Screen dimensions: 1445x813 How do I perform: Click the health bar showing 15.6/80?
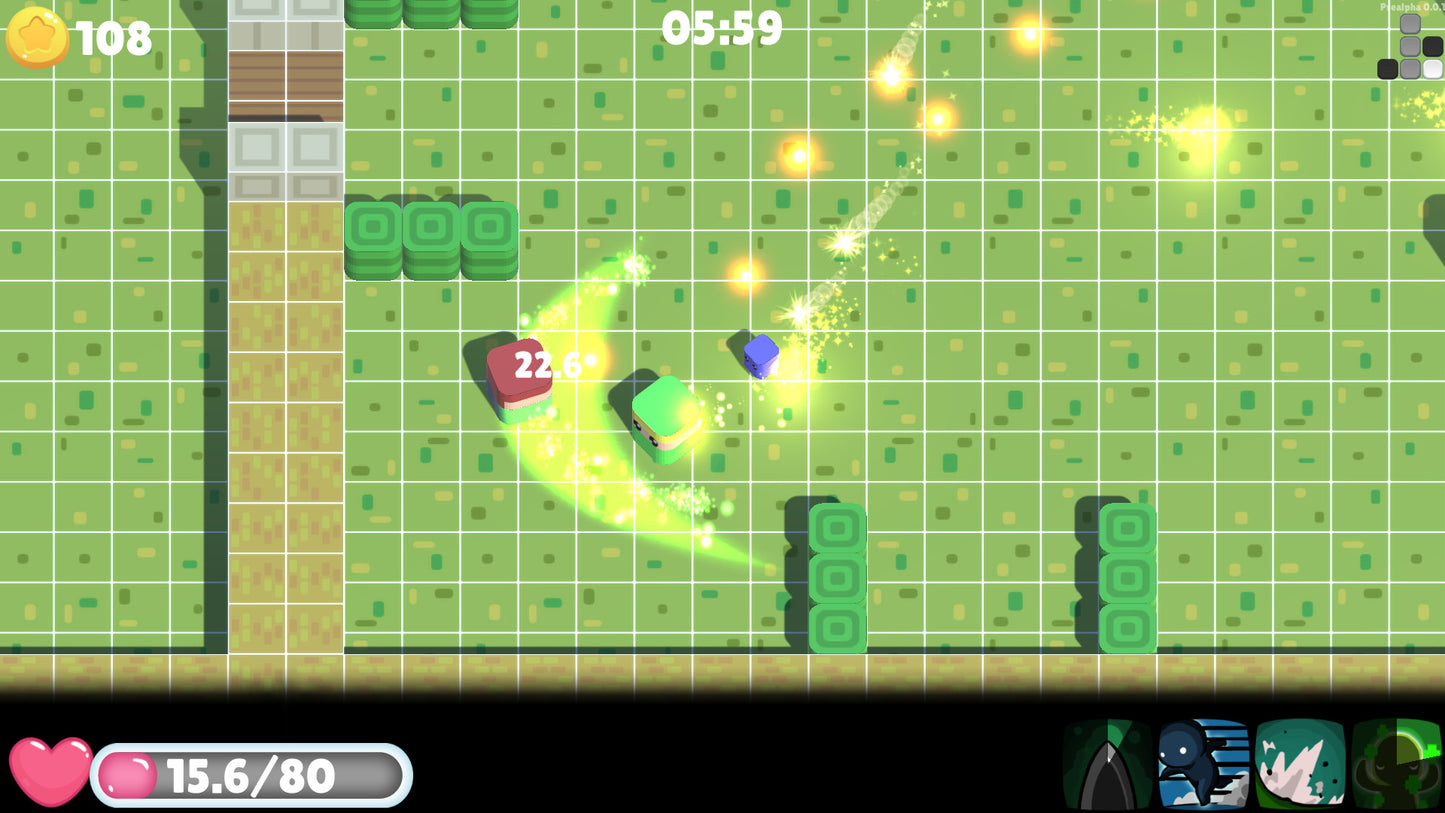pyautogui.click(x=250, y=773)
